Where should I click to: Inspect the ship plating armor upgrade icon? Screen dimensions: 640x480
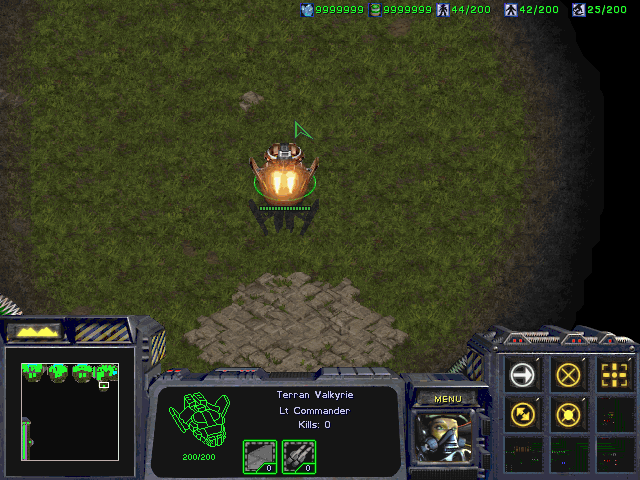pos(259,456)
